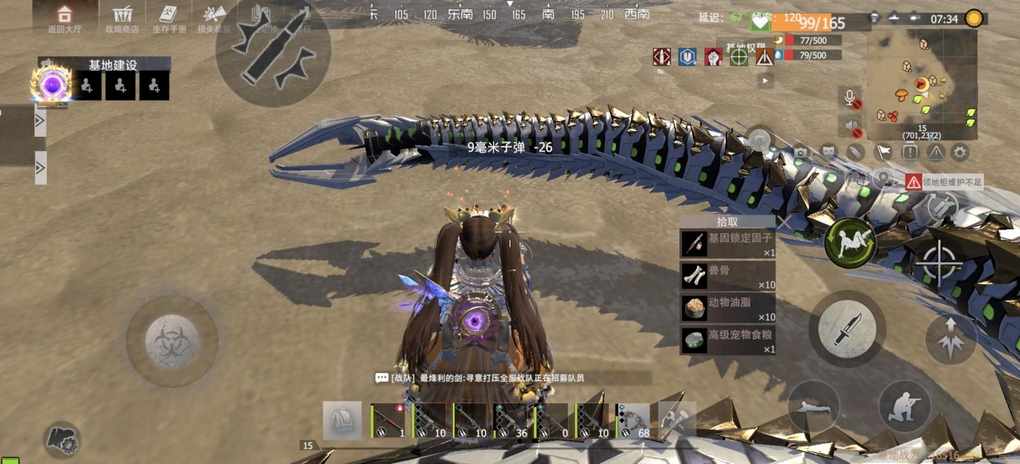Tap the biohazard joystick button
Image resolution: width=1020 pixels, height=464 pixels.
172,340
